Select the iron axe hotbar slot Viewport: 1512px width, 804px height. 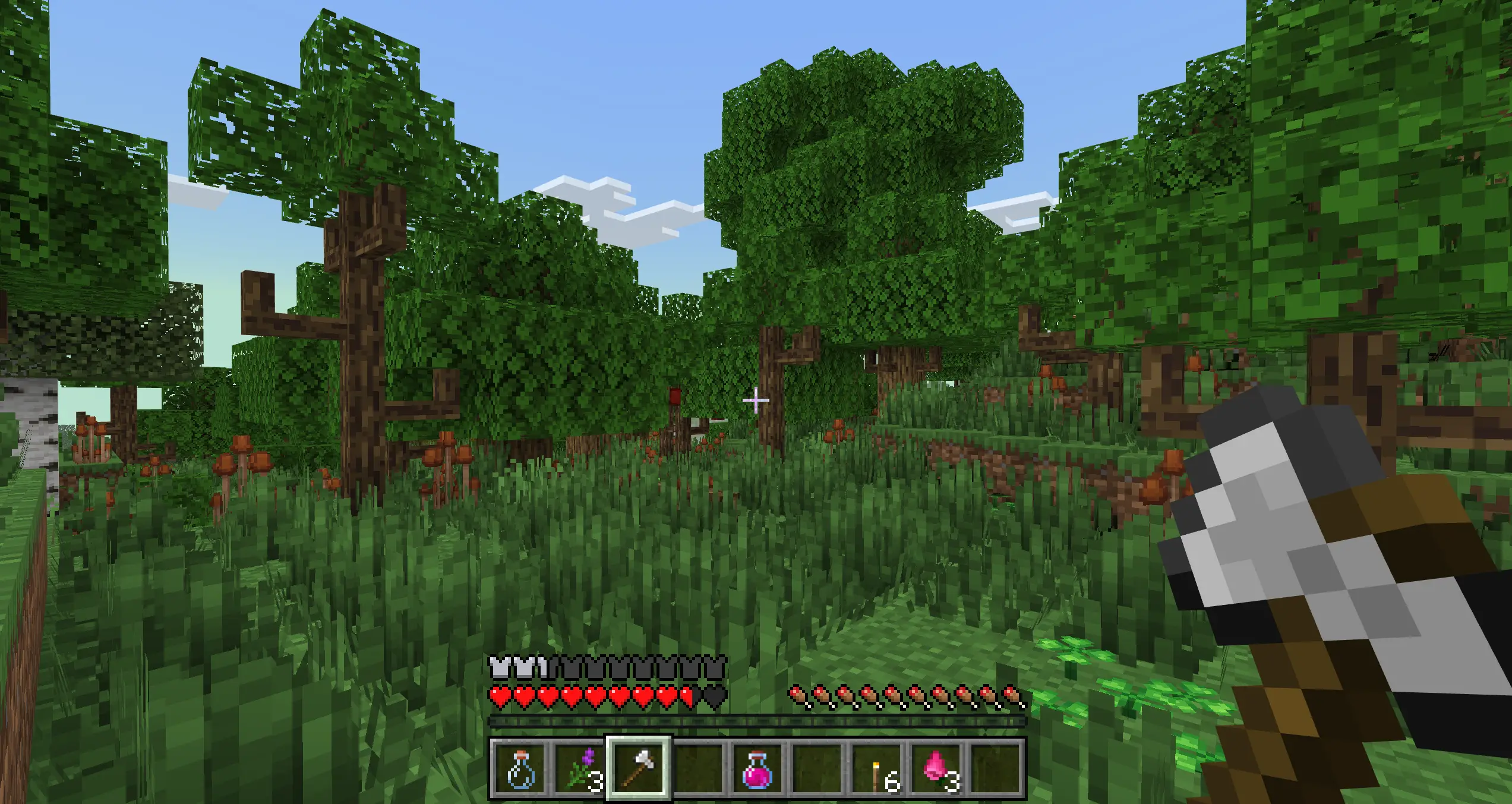(x=639, y=768)
